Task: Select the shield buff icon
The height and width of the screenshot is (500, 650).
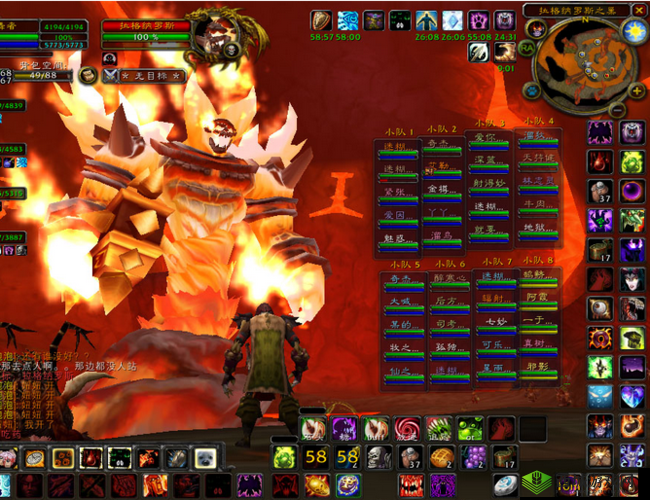Action: coord(321,20)
